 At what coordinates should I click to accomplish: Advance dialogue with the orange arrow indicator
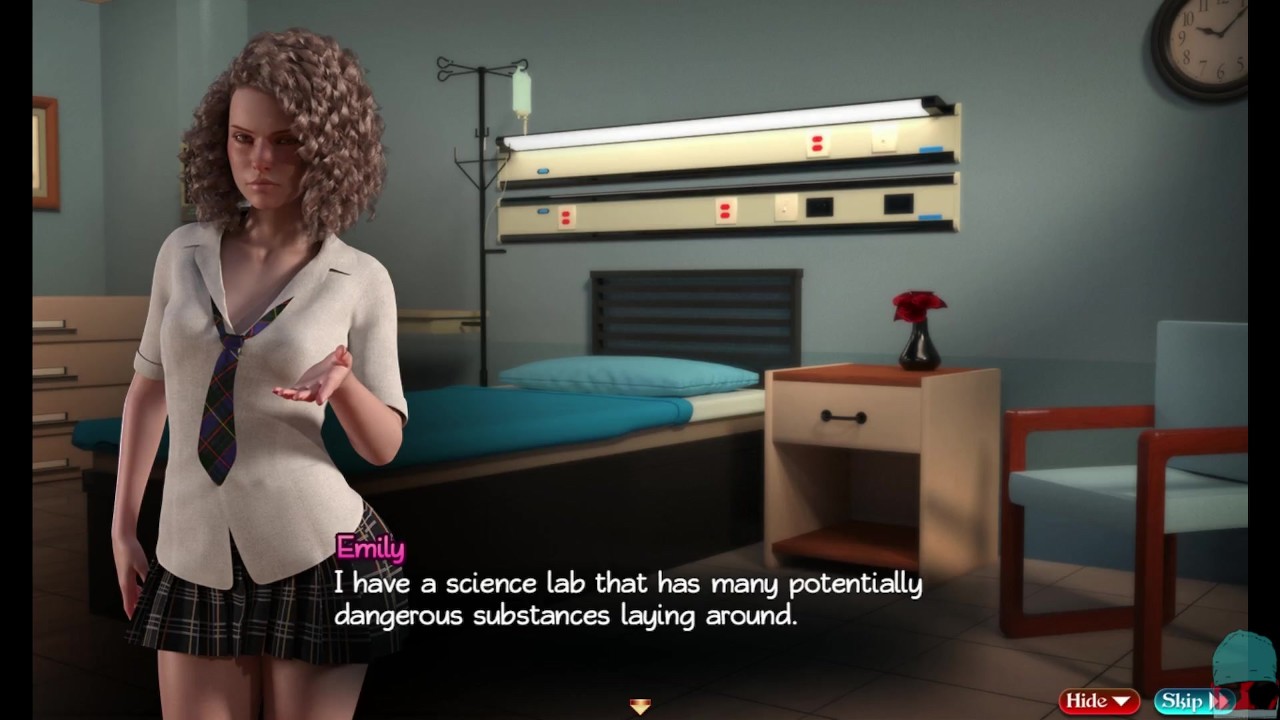640,706
